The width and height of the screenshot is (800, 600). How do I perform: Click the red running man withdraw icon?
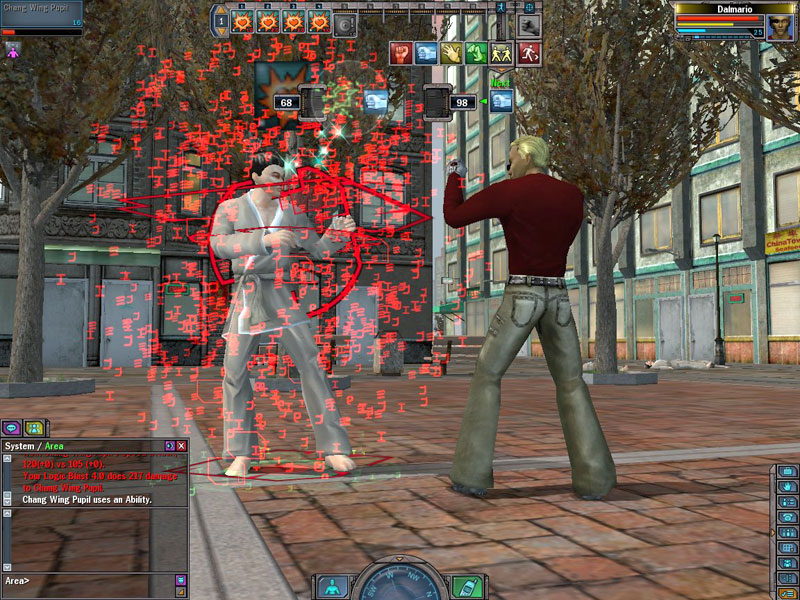click(530, 53)
